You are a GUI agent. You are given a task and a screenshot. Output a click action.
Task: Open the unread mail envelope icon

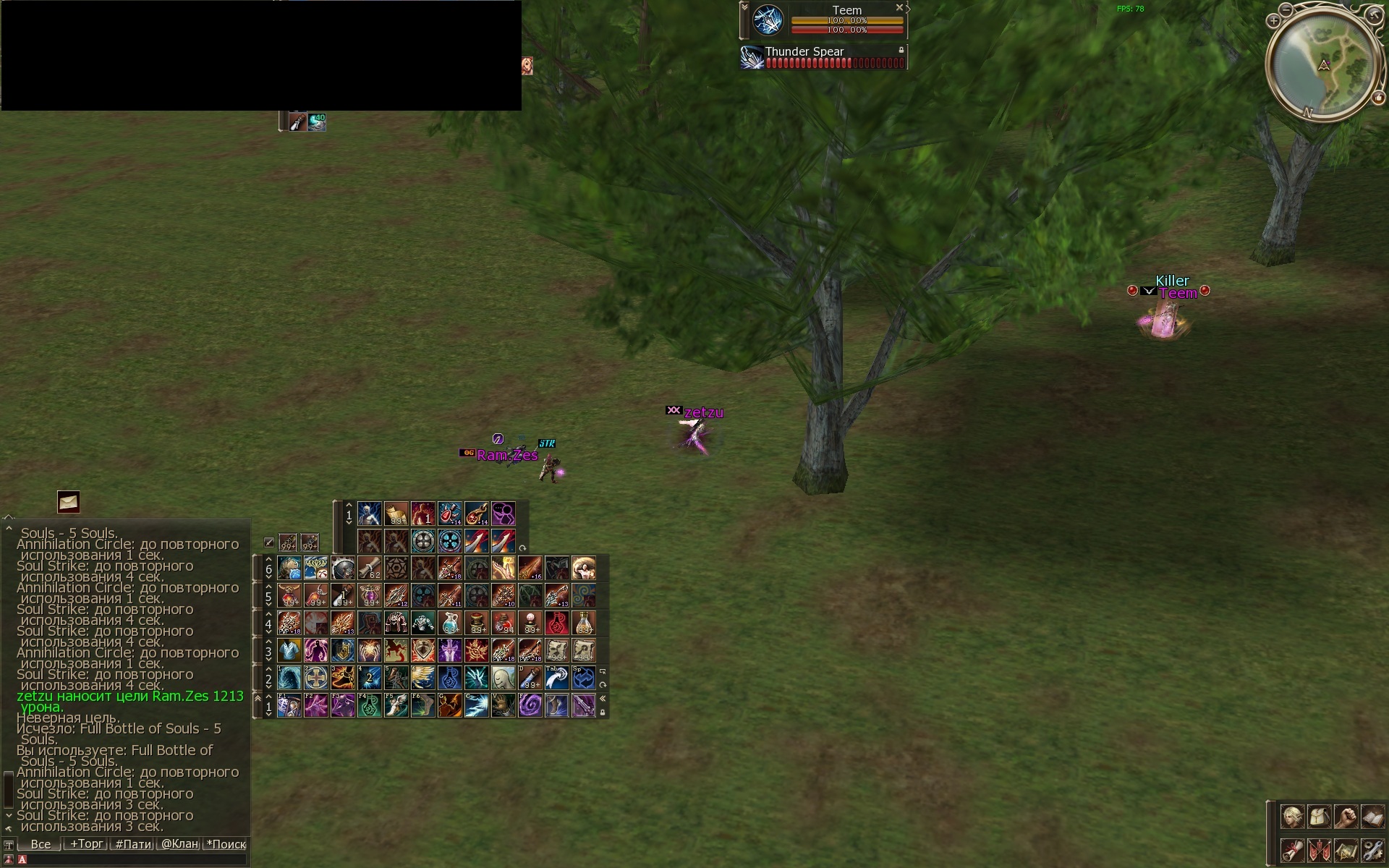pos(69,501)
